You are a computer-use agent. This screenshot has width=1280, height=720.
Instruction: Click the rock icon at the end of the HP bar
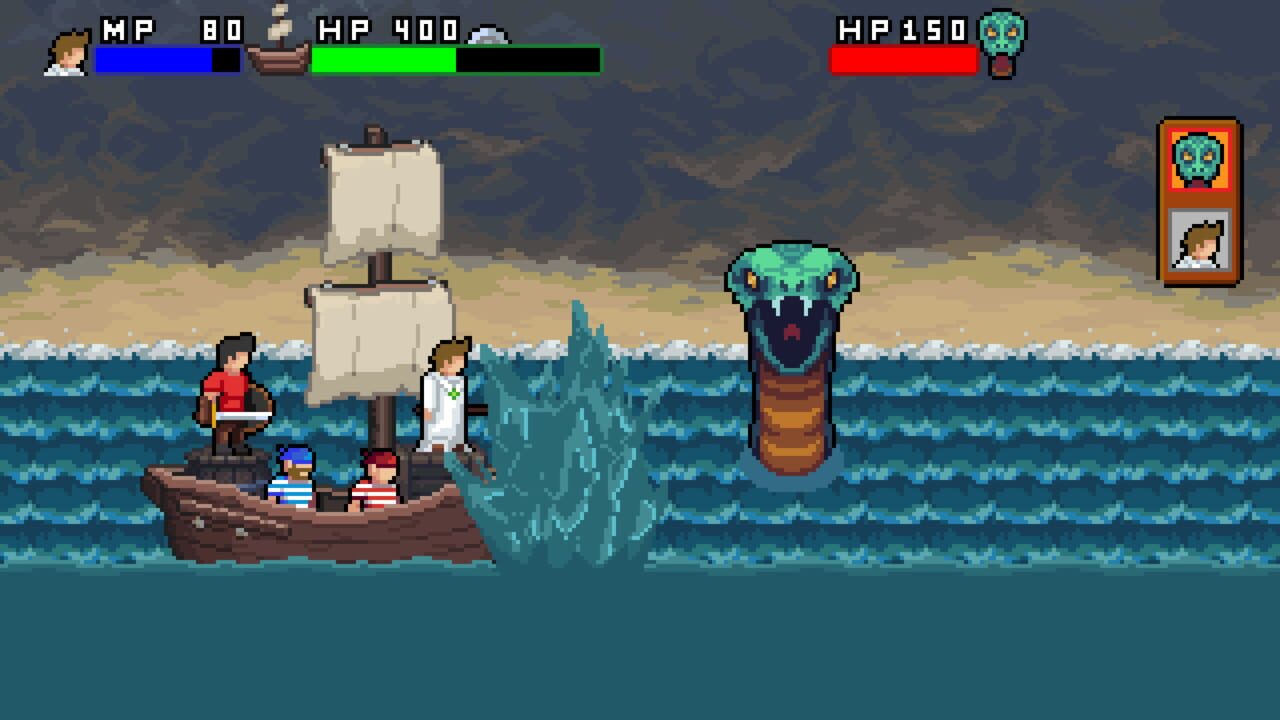pyautogui.click(x=488, y=37)
